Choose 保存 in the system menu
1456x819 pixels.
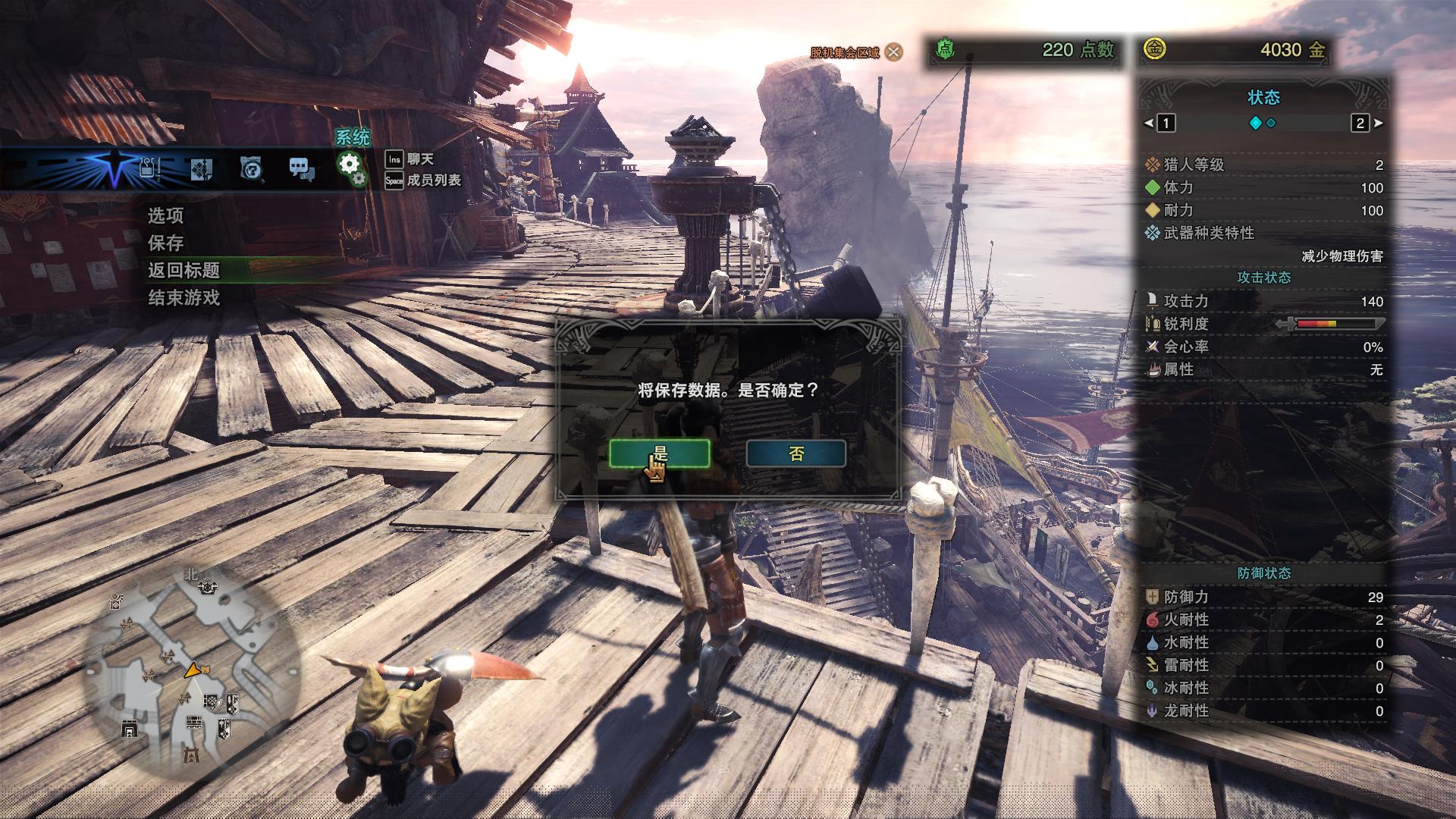[x=165, y=243]
